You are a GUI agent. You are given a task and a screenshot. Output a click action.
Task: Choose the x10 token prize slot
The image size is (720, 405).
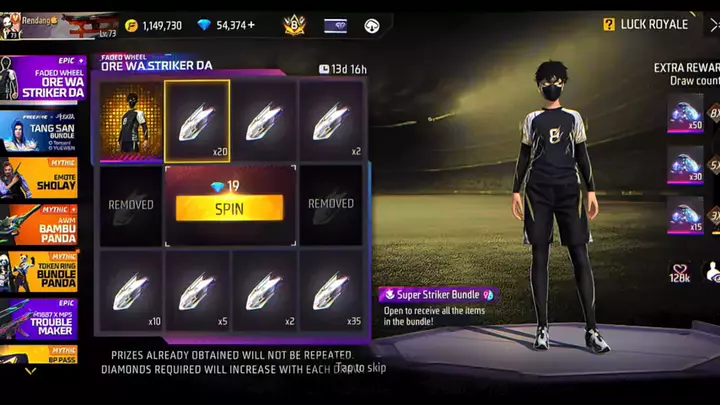[x=130, y=291]
